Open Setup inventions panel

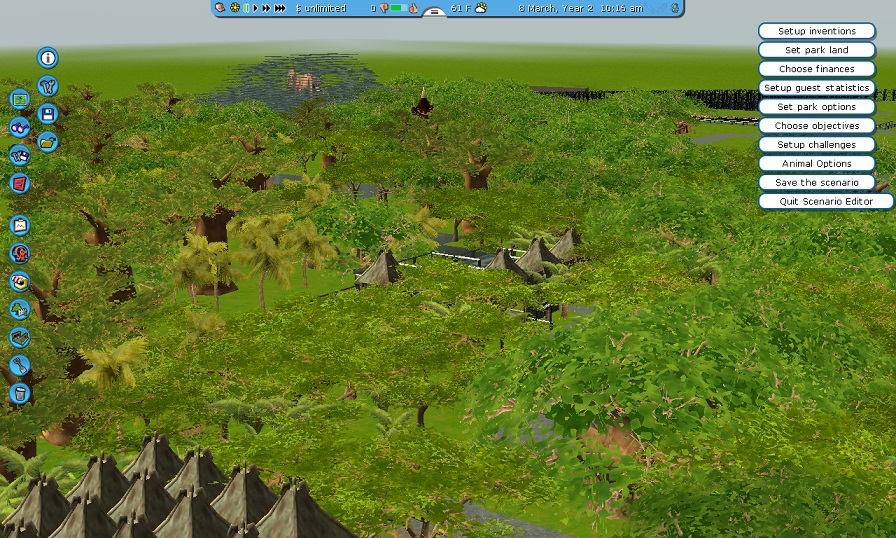point(816,31)
